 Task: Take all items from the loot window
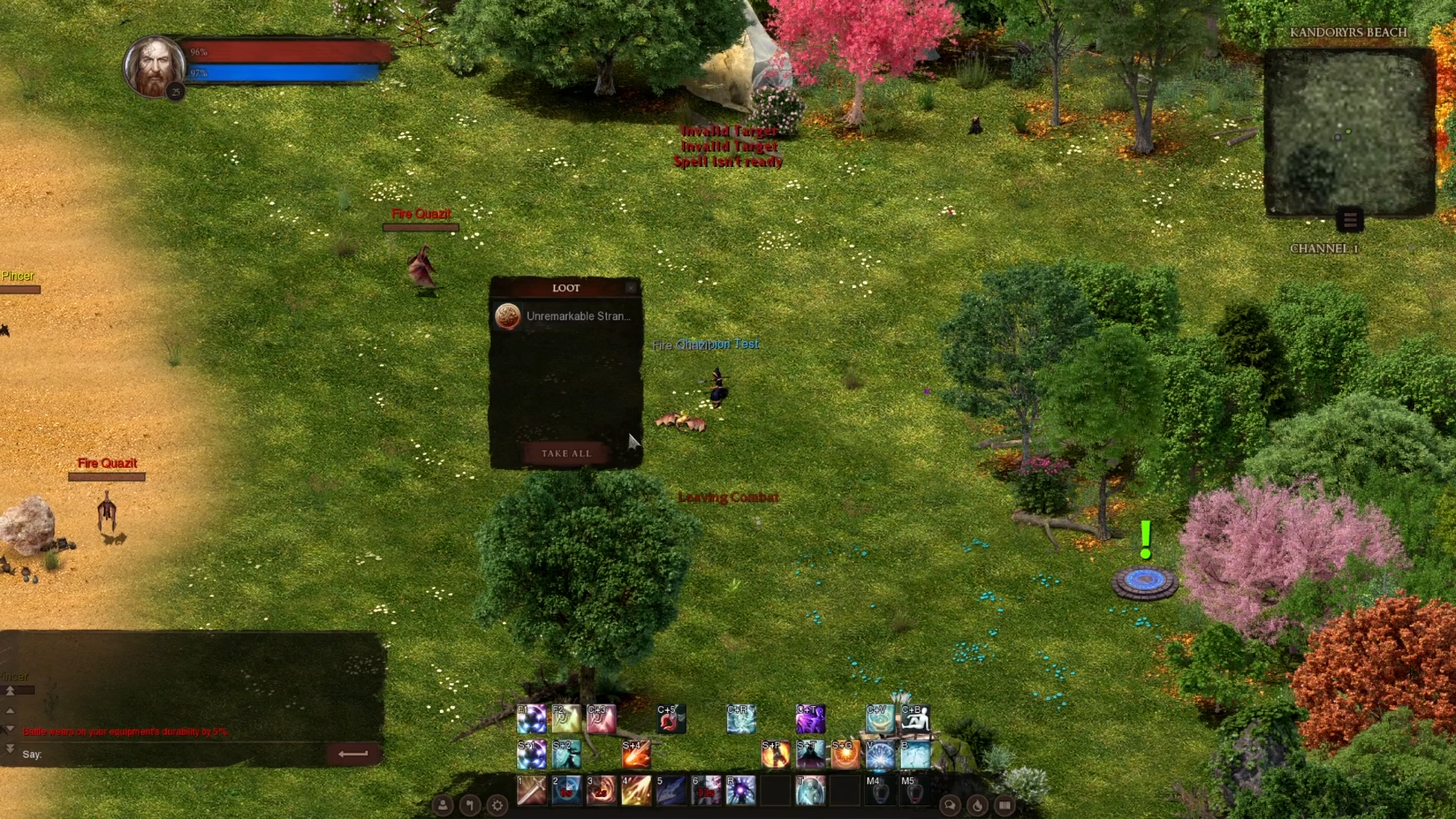[566, 453]
